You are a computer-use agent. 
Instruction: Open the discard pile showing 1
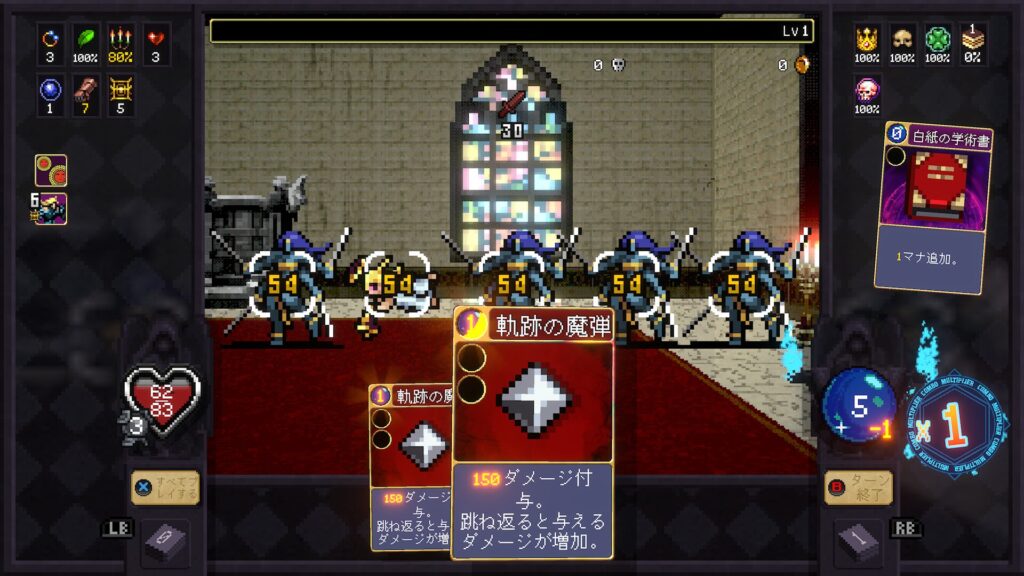click(x=859, y=541)
